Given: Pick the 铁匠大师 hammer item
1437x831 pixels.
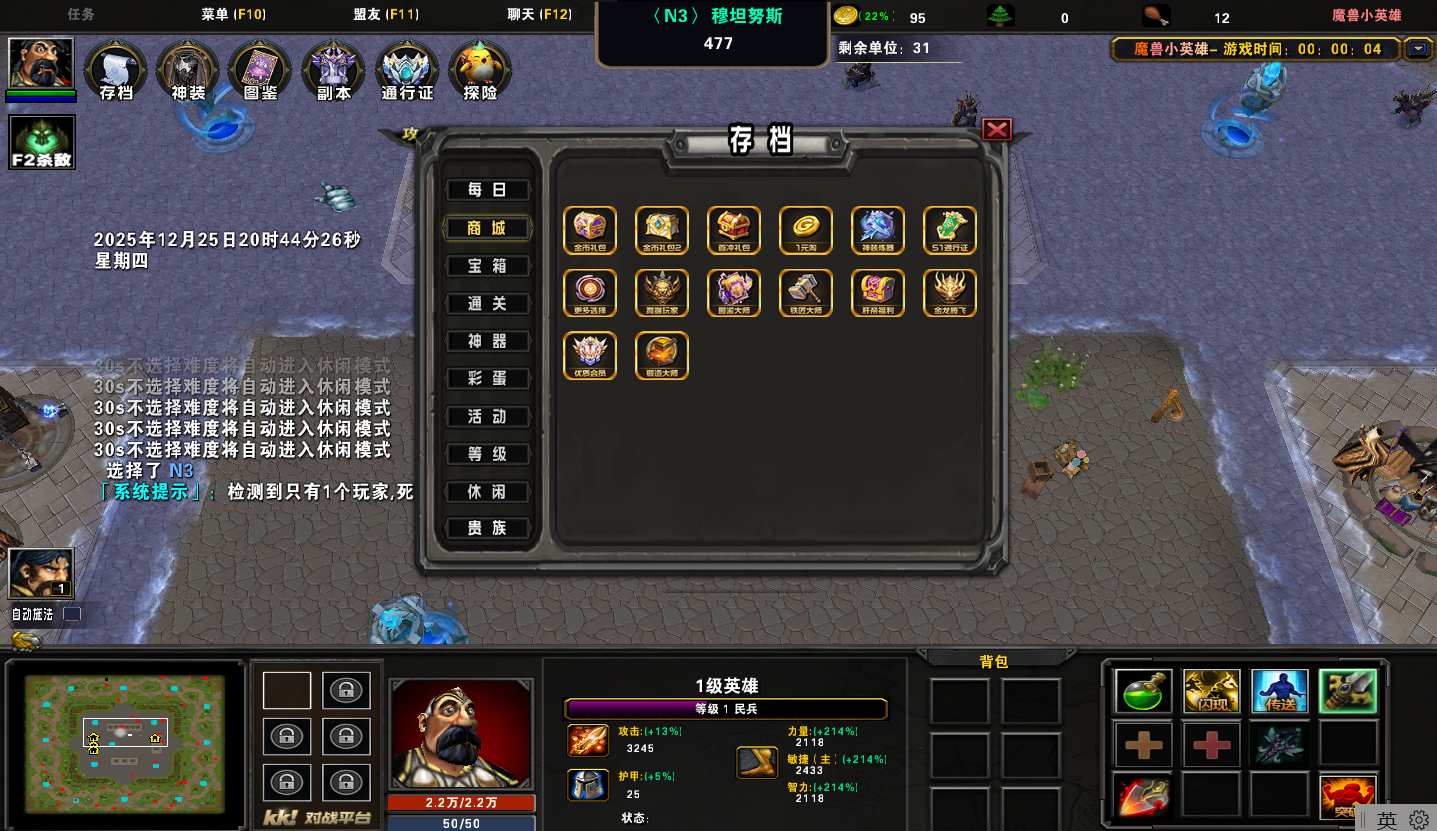Looking at the screenshot, I should click(x=806, y=293).
